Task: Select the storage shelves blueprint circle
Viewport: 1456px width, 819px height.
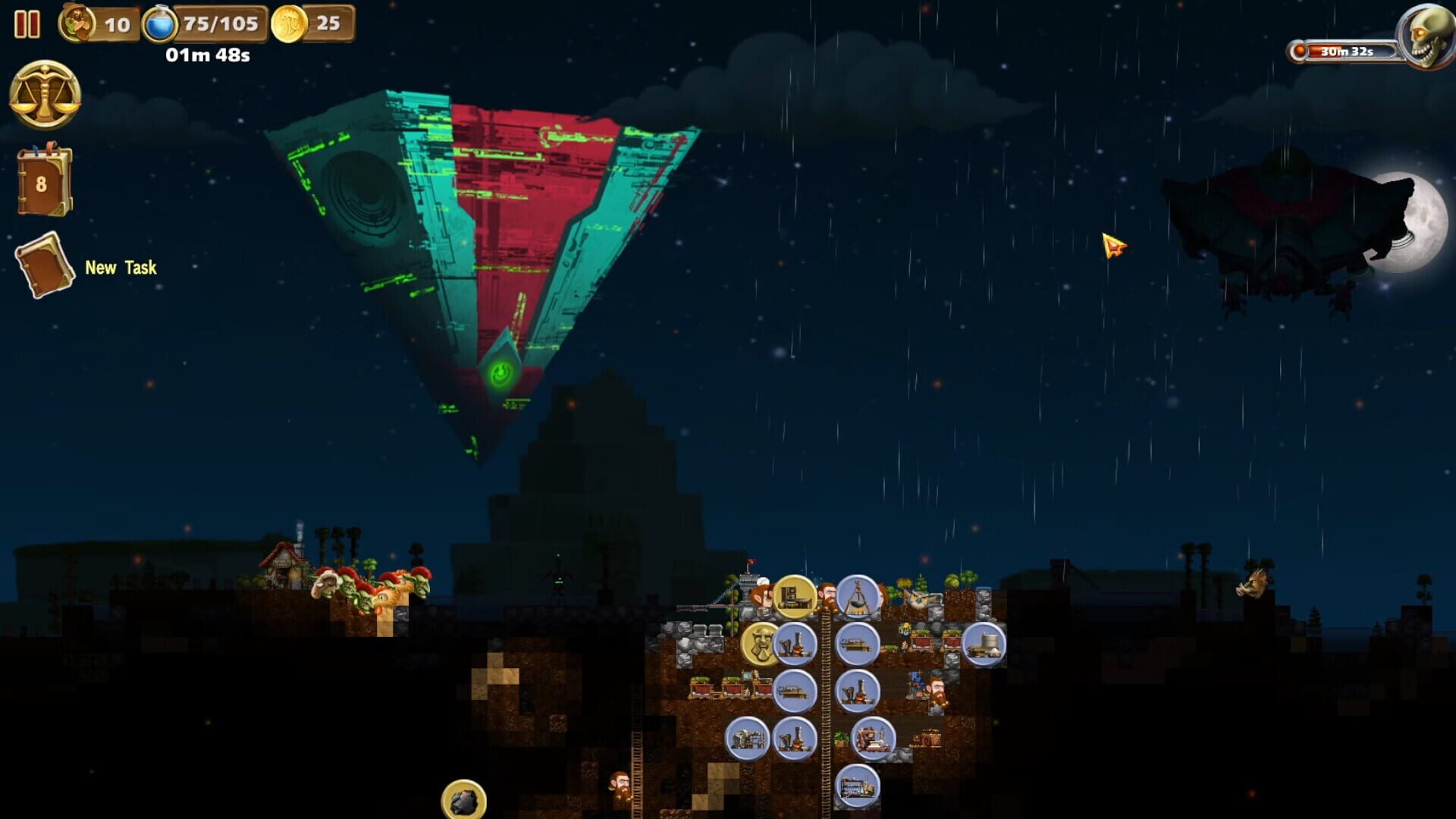Action: 858,786
